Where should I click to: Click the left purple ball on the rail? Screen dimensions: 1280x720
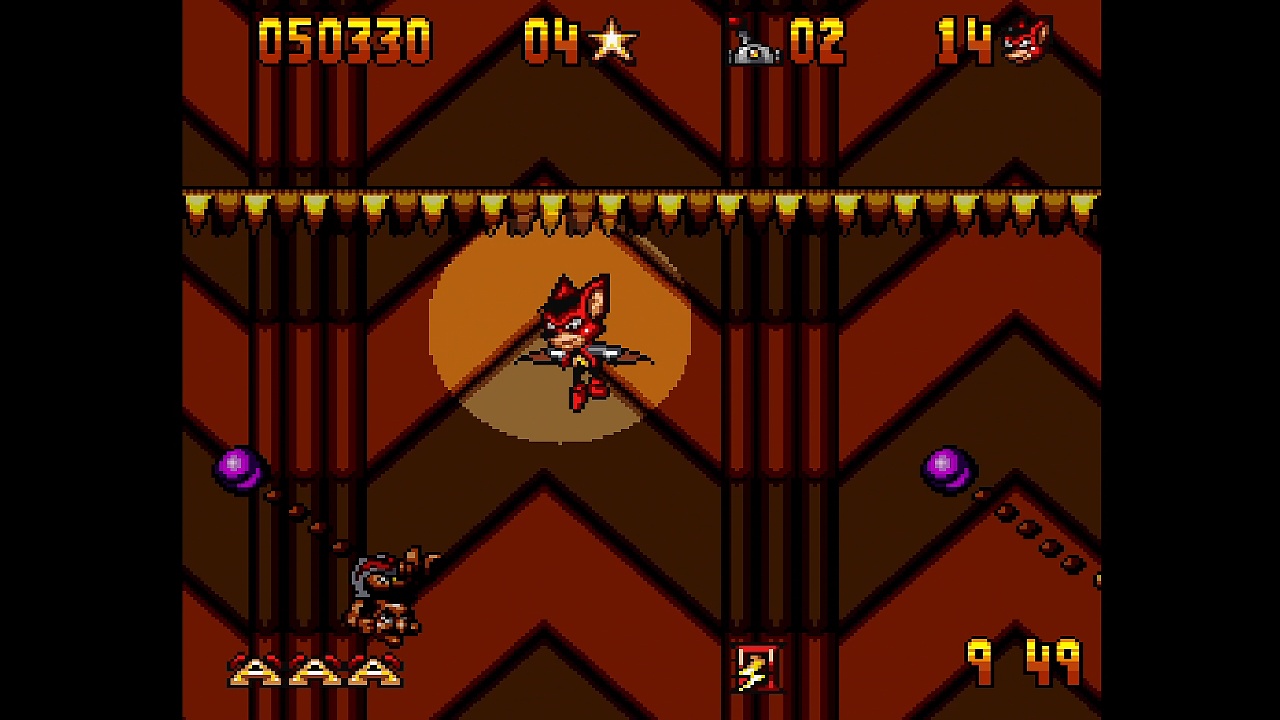(x=243, y=468)
